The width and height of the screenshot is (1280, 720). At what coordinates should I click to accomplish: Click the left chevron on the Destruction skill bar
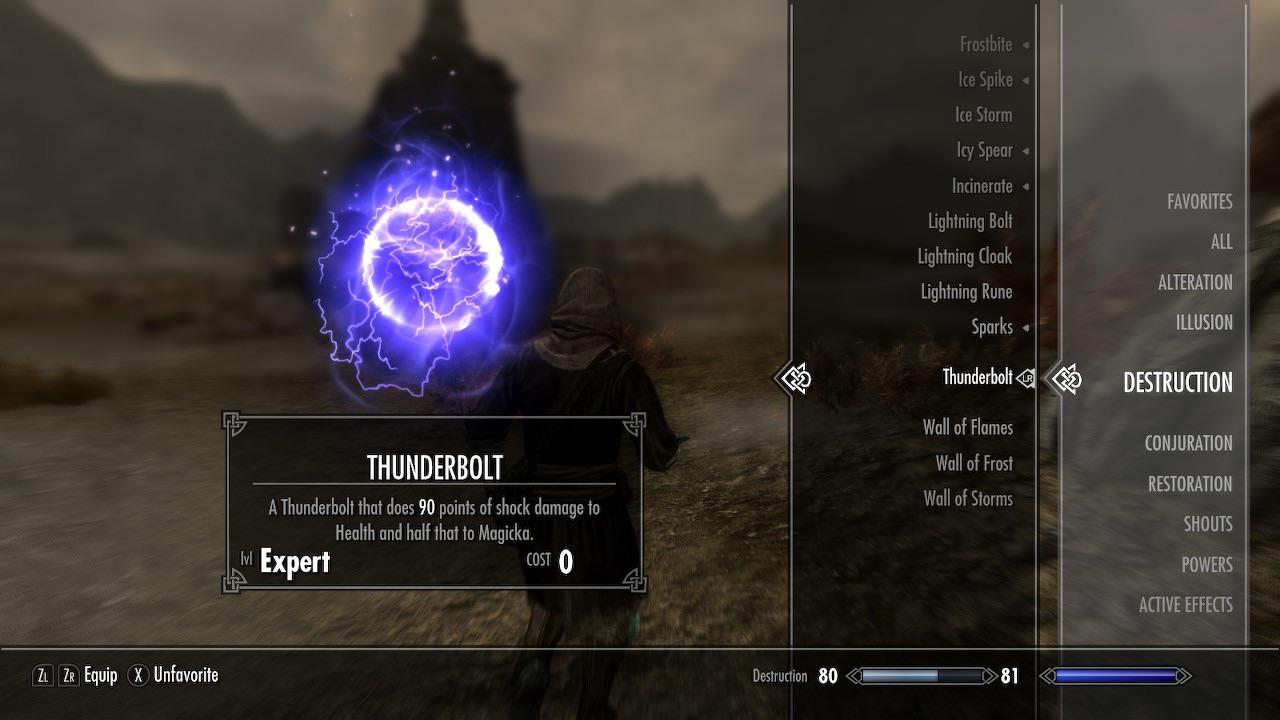pos(851,676)
